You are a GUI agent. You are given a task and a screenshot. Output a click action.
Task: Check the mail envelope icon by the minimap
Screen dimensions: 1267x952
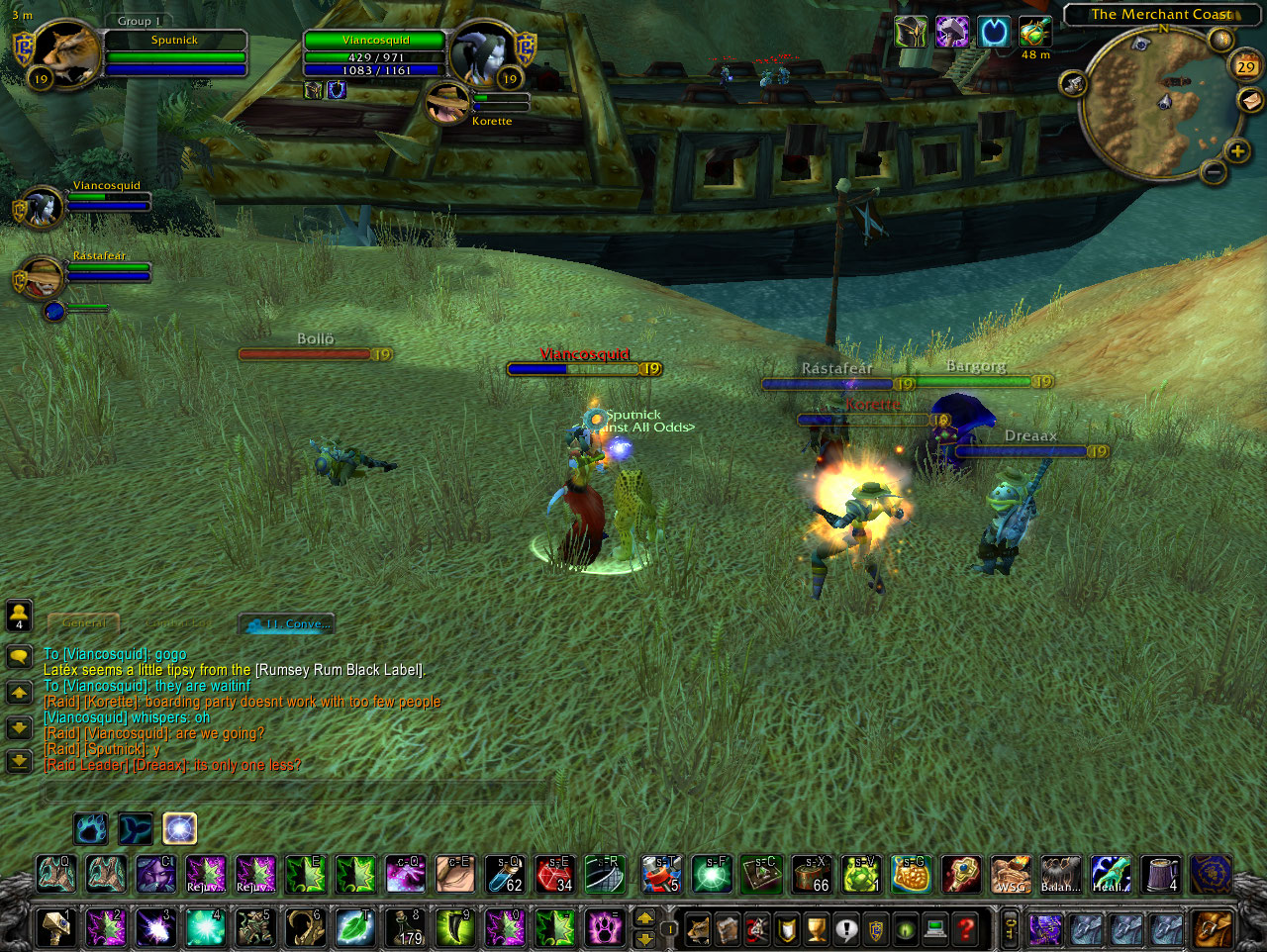[1251, 100]
